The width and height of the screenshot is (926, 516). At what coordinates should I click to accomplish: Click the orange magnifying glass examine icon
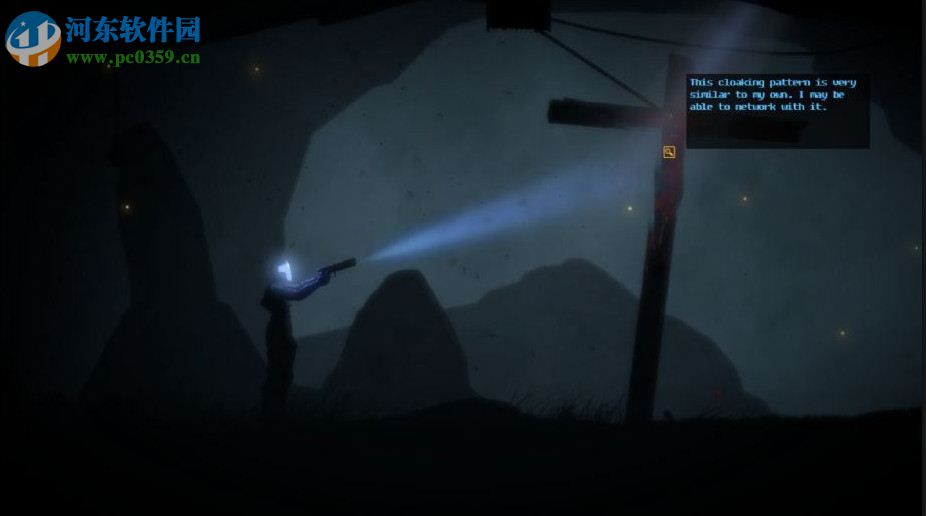click(669, 152)
